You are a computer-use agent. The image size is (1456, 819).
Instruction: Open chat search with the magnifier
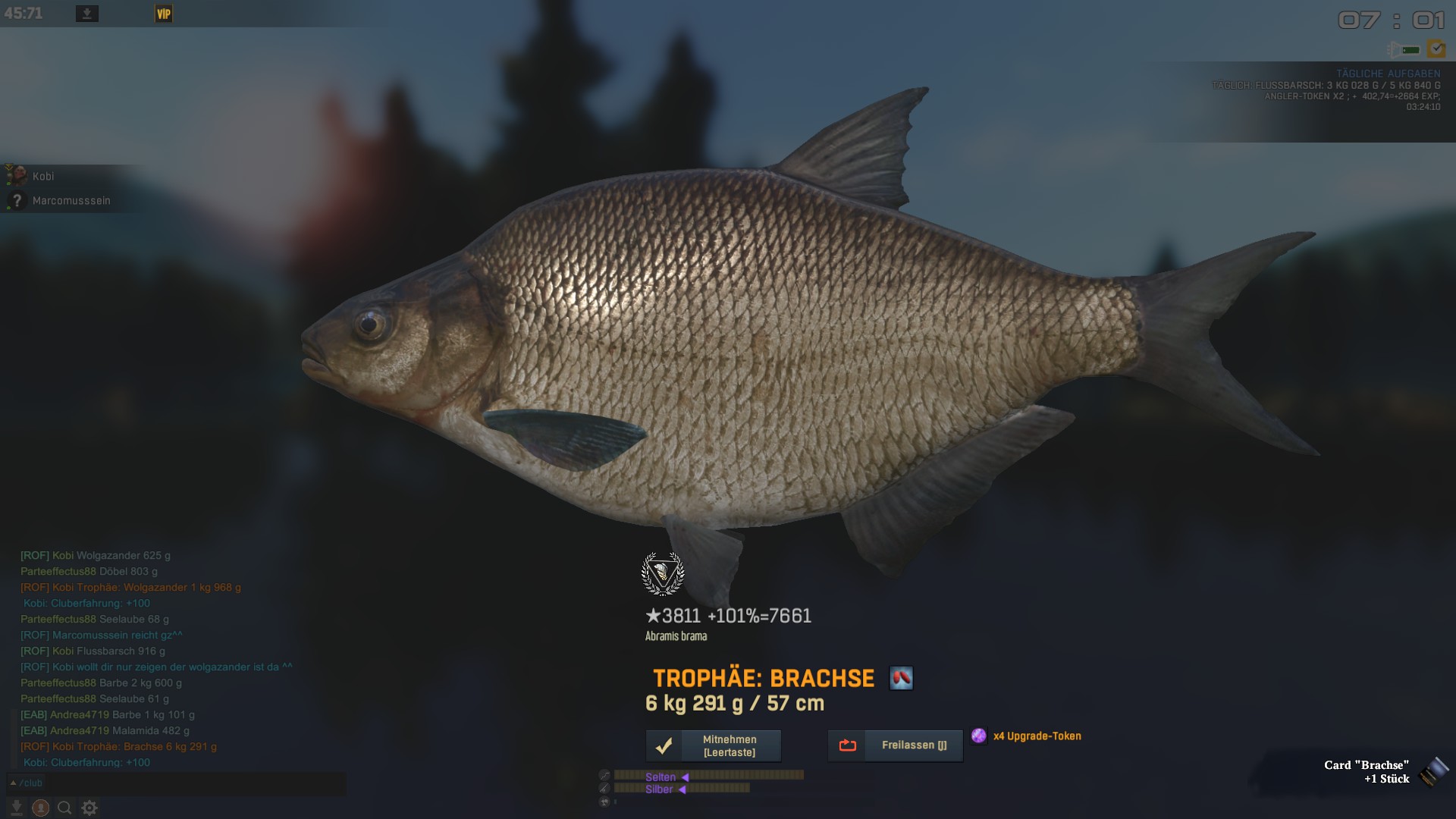point(64,808)
